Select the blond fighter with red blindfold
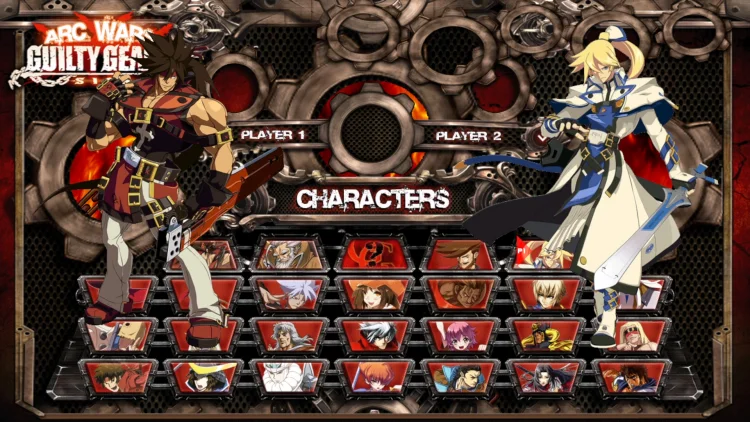Screen dimensions: 750x422 [x=632, y=335]
